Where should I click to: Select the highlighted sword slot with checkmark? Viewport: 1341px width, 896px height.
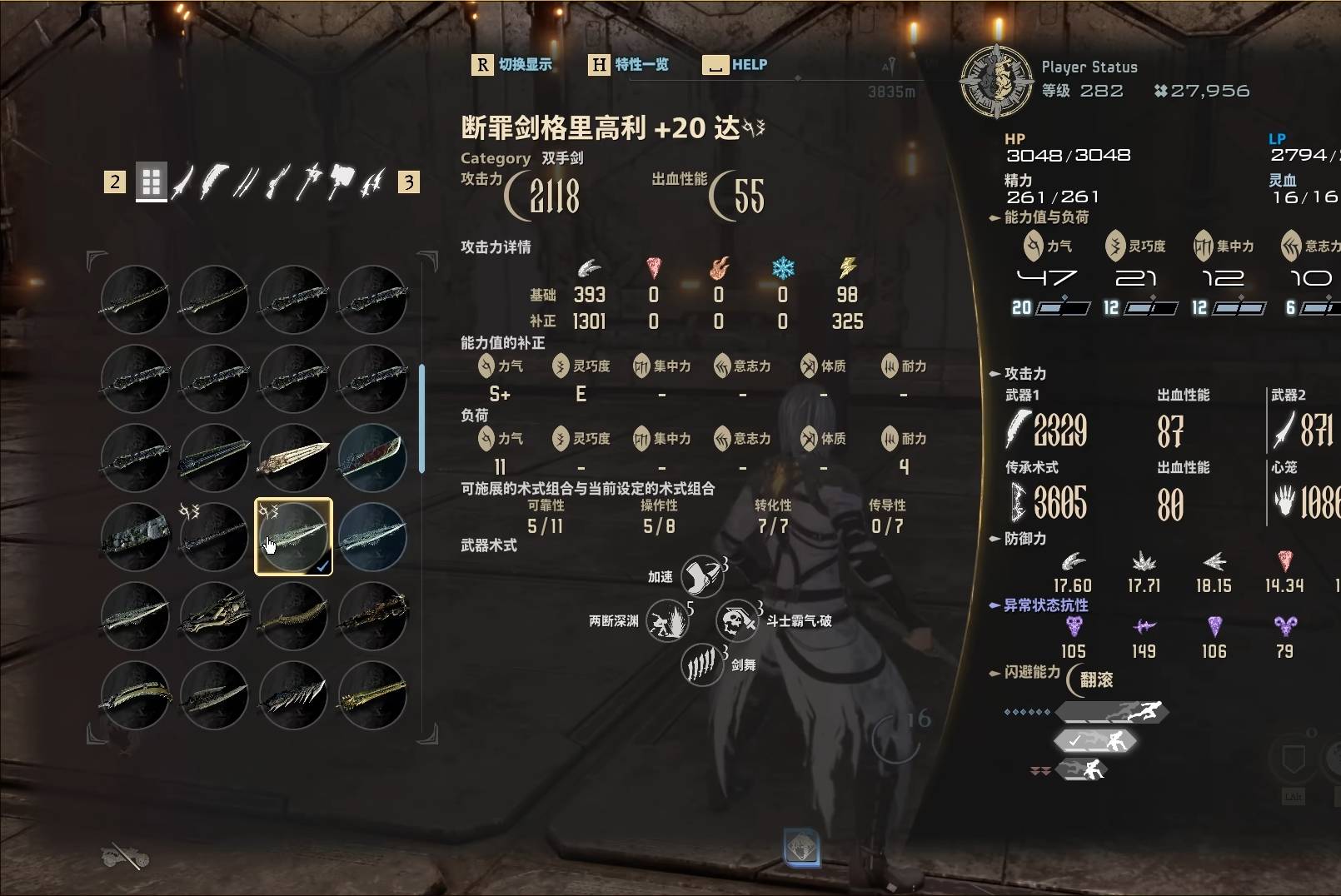coord(293,537)
